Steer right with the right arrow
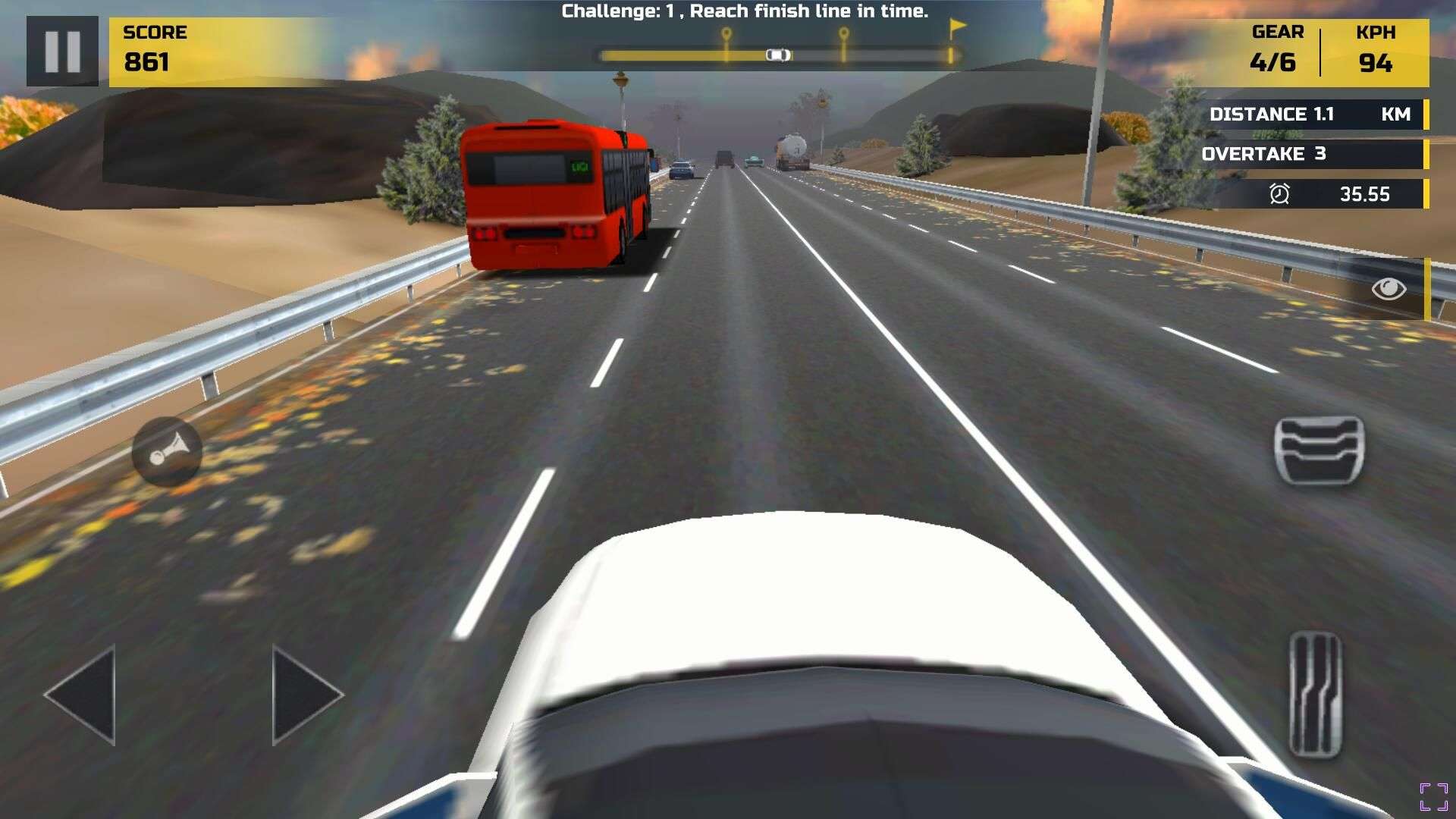 [306, 694]
